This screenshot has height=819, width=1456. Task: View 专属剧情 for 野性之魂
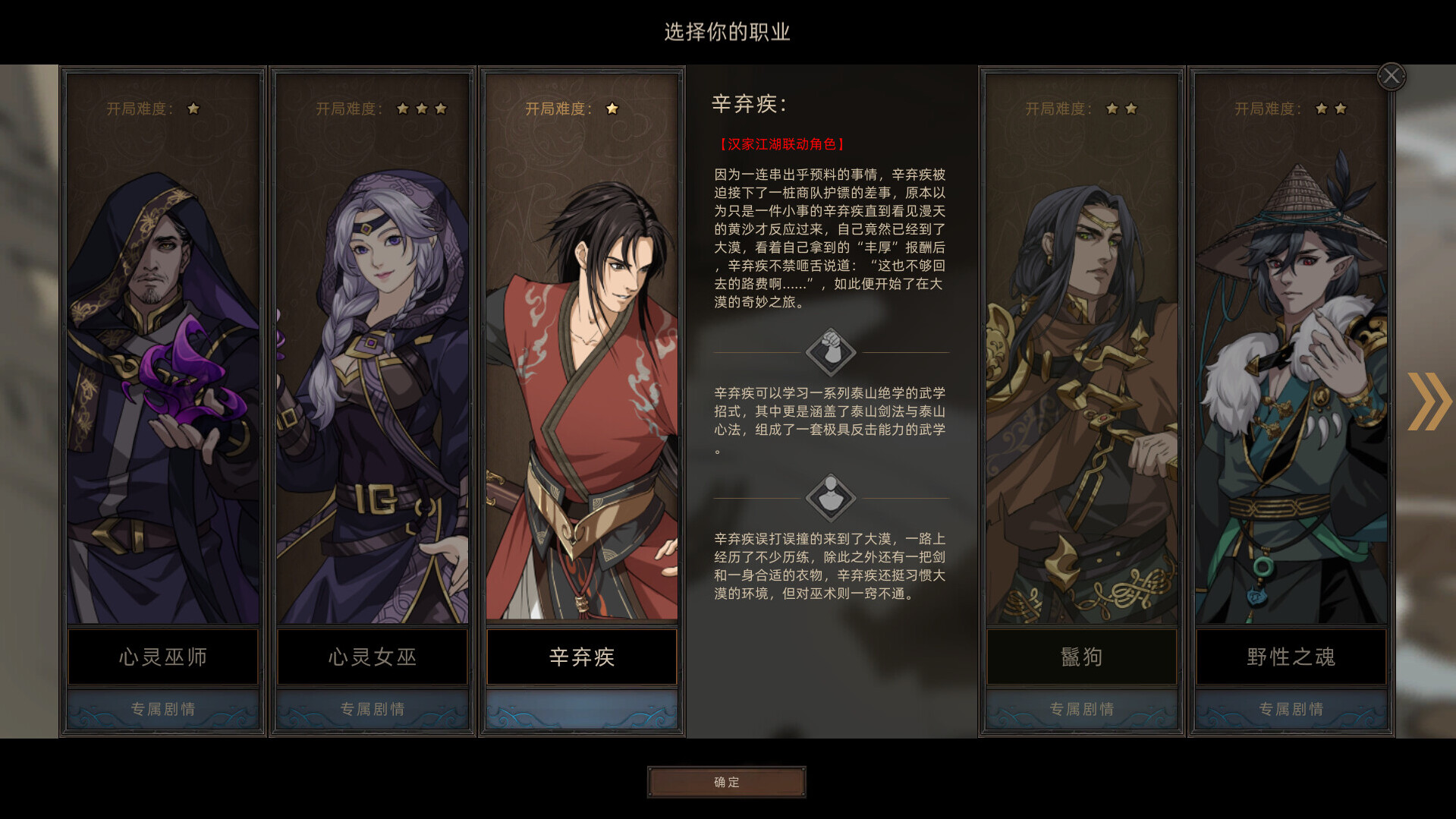(x=1291, y=709)
